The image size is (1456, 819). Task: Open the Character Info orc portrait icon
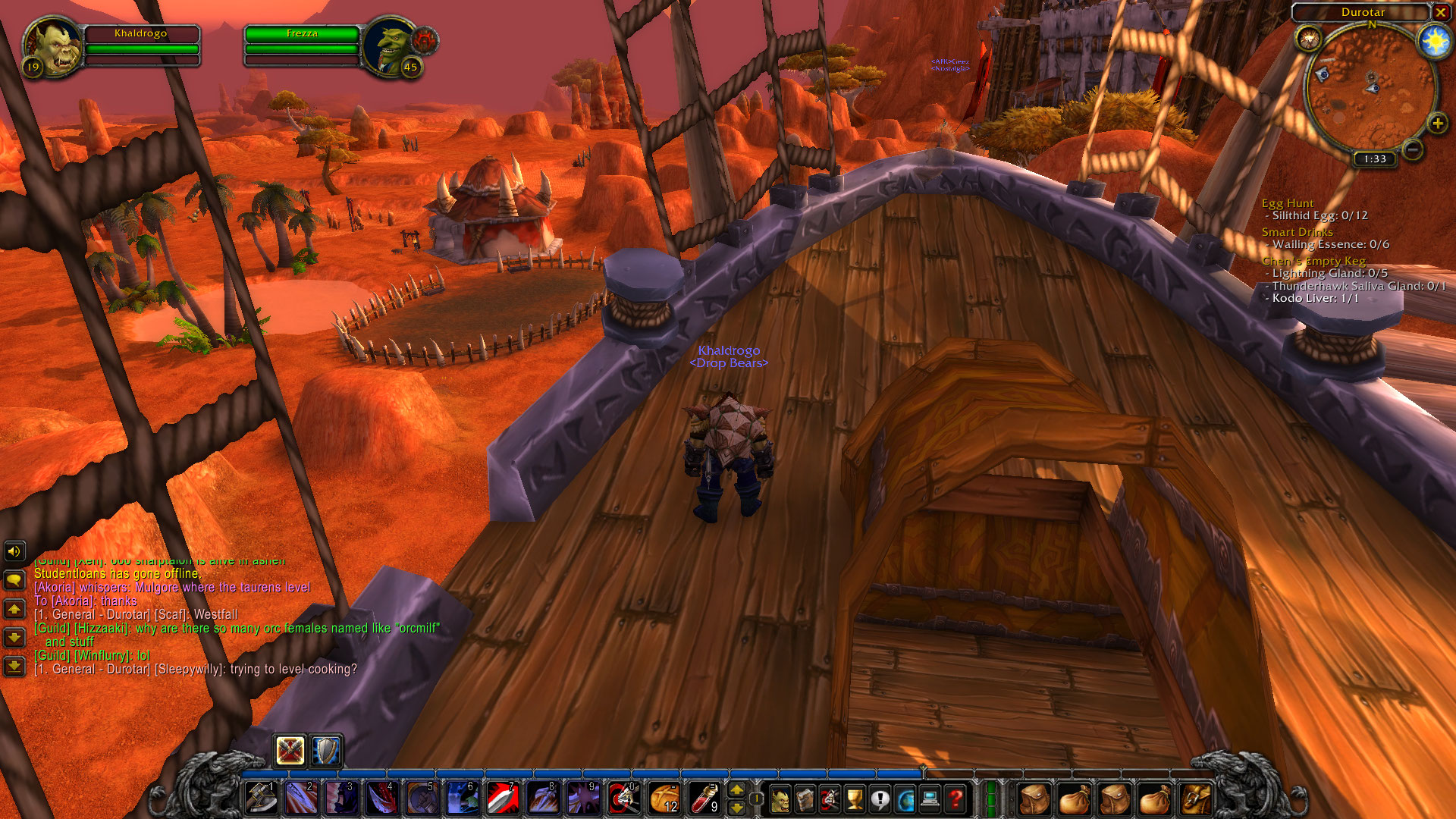[x=781, y=799]
